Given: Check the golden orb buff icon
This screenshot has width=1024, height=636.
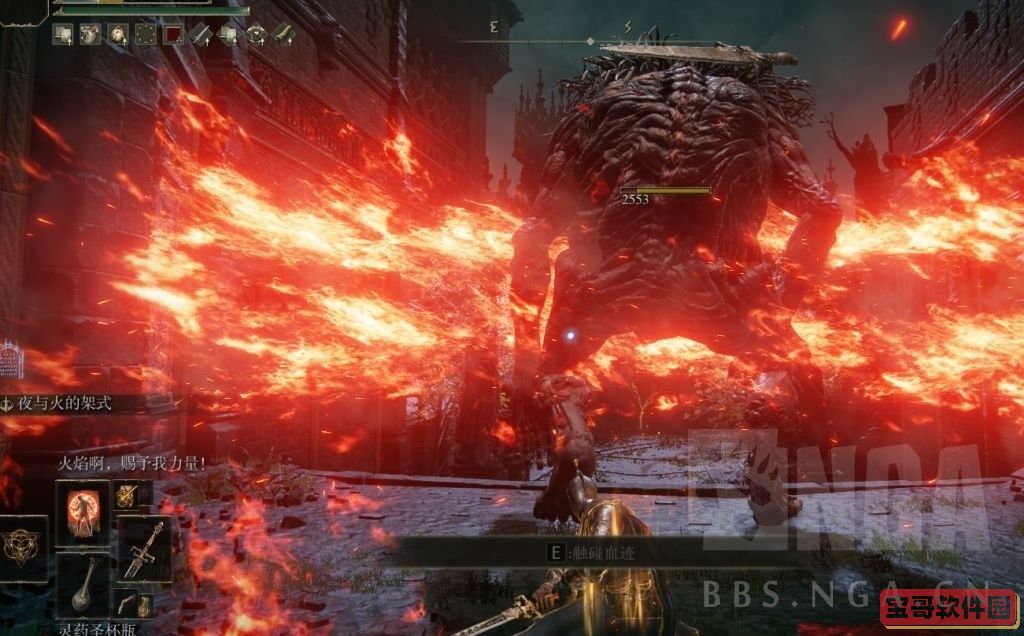Looking at the screenshot, I should (x=118, y=34).
